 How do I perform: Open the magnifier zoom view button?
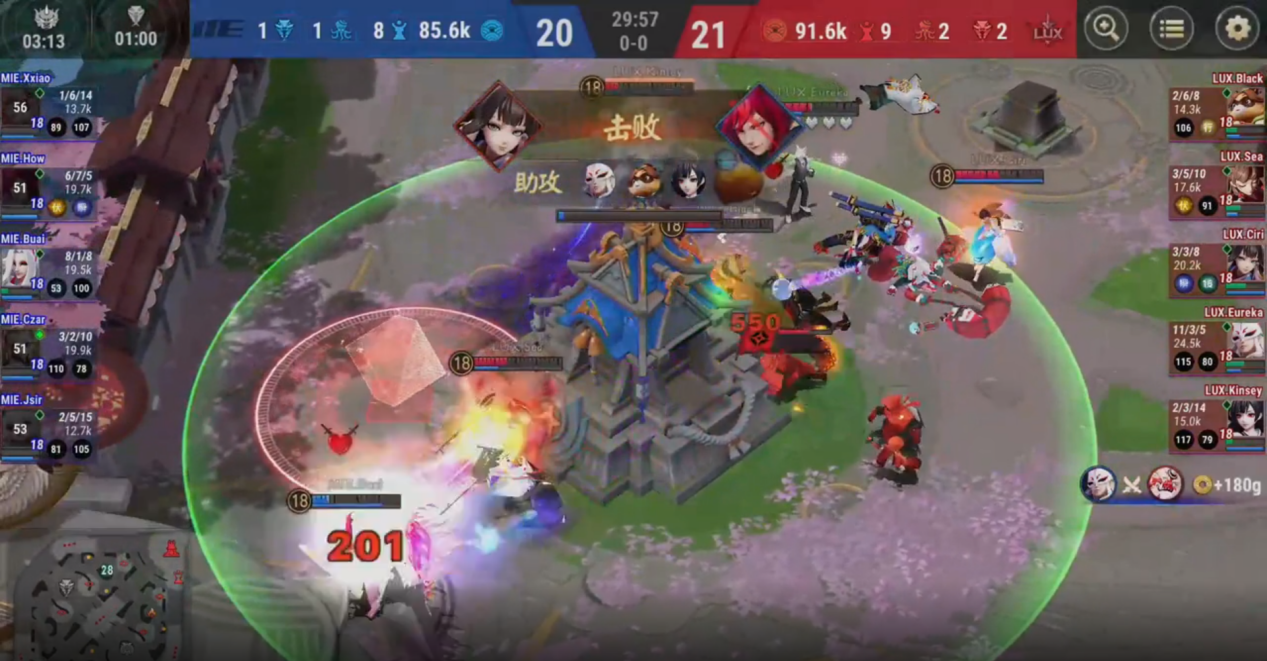[1106, 29]
